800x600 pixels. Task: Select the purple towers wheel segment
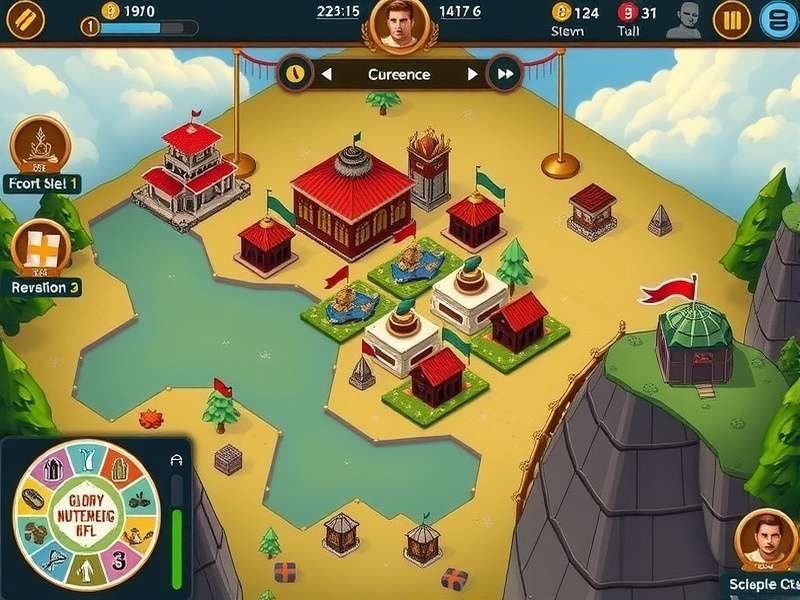pyautogui.click(x=53, y=470)
